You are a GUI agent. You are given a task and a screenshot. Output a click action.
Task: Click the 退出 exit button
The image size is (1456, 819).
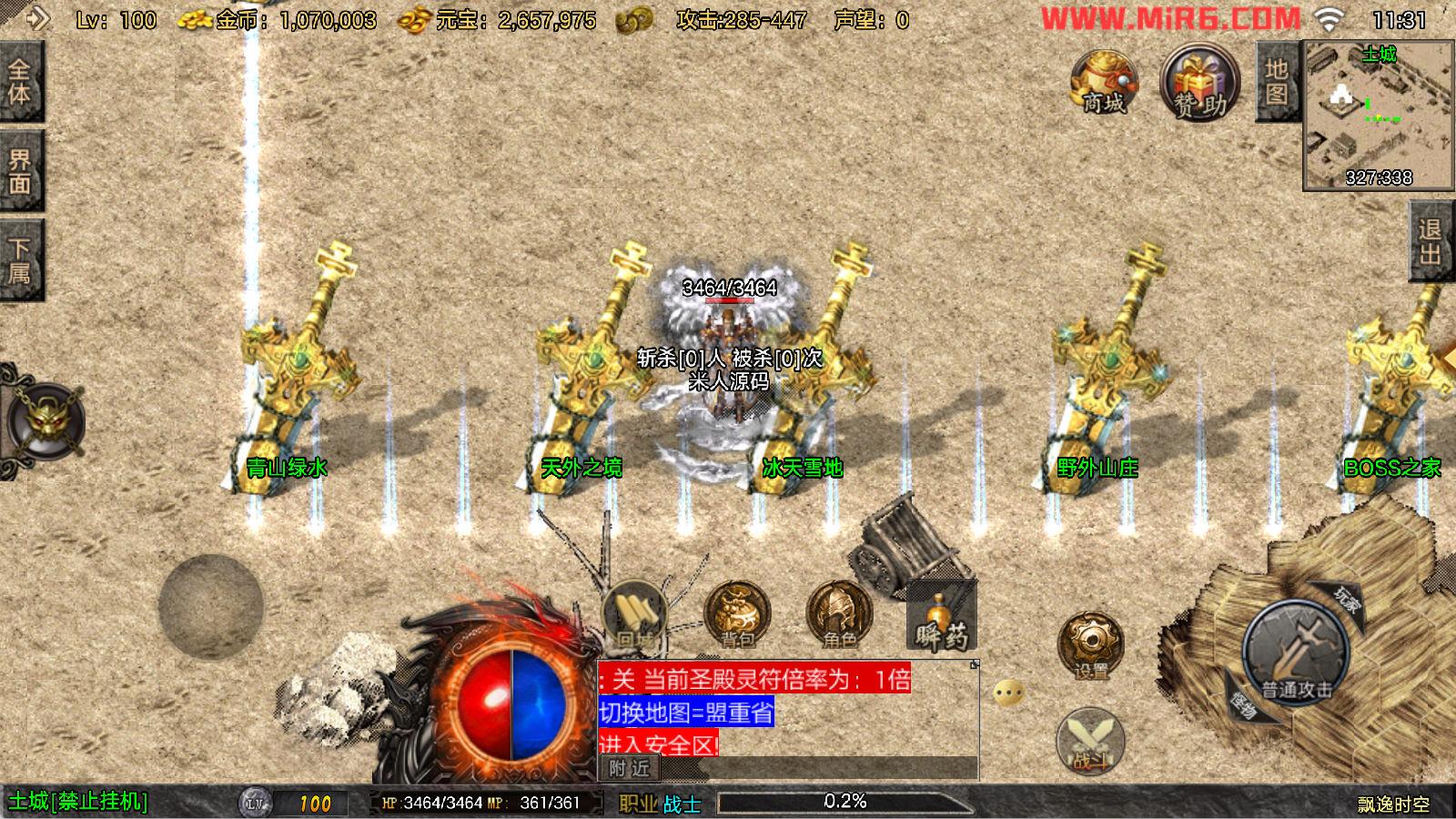tap(1431, 241)
